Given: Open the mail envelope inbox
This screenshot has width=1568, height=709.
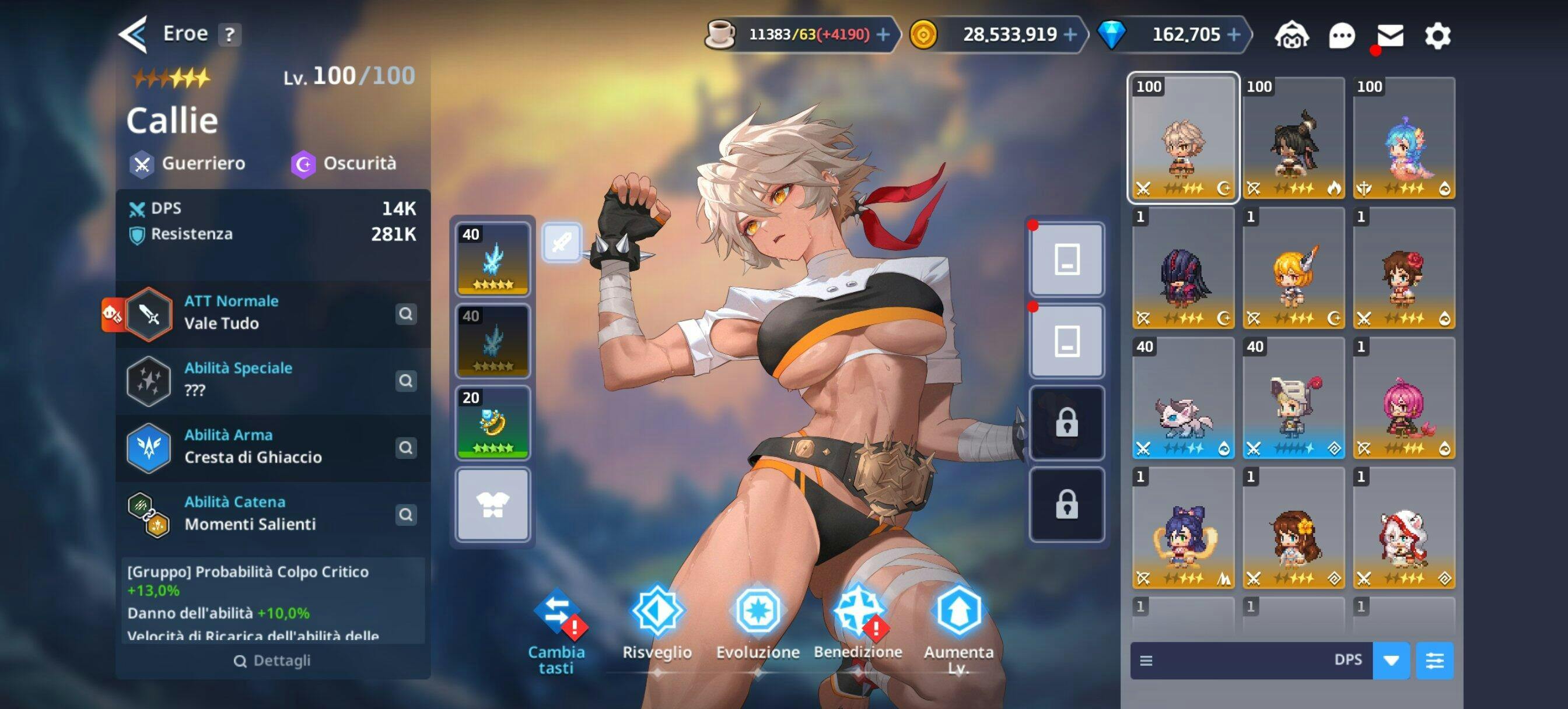Looking at the screenshot, I should [1389, 36].
